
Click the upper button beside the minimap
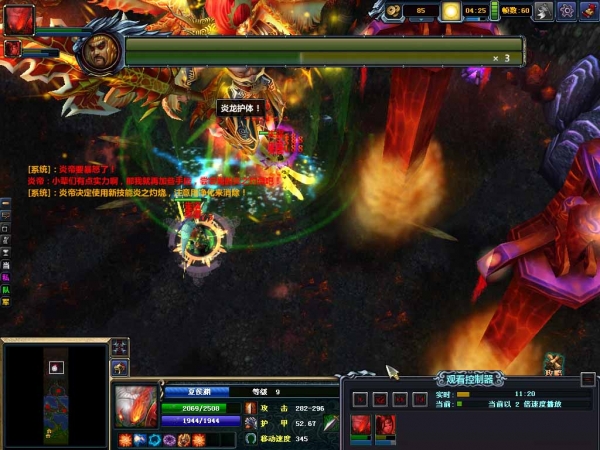pos(120,346)
